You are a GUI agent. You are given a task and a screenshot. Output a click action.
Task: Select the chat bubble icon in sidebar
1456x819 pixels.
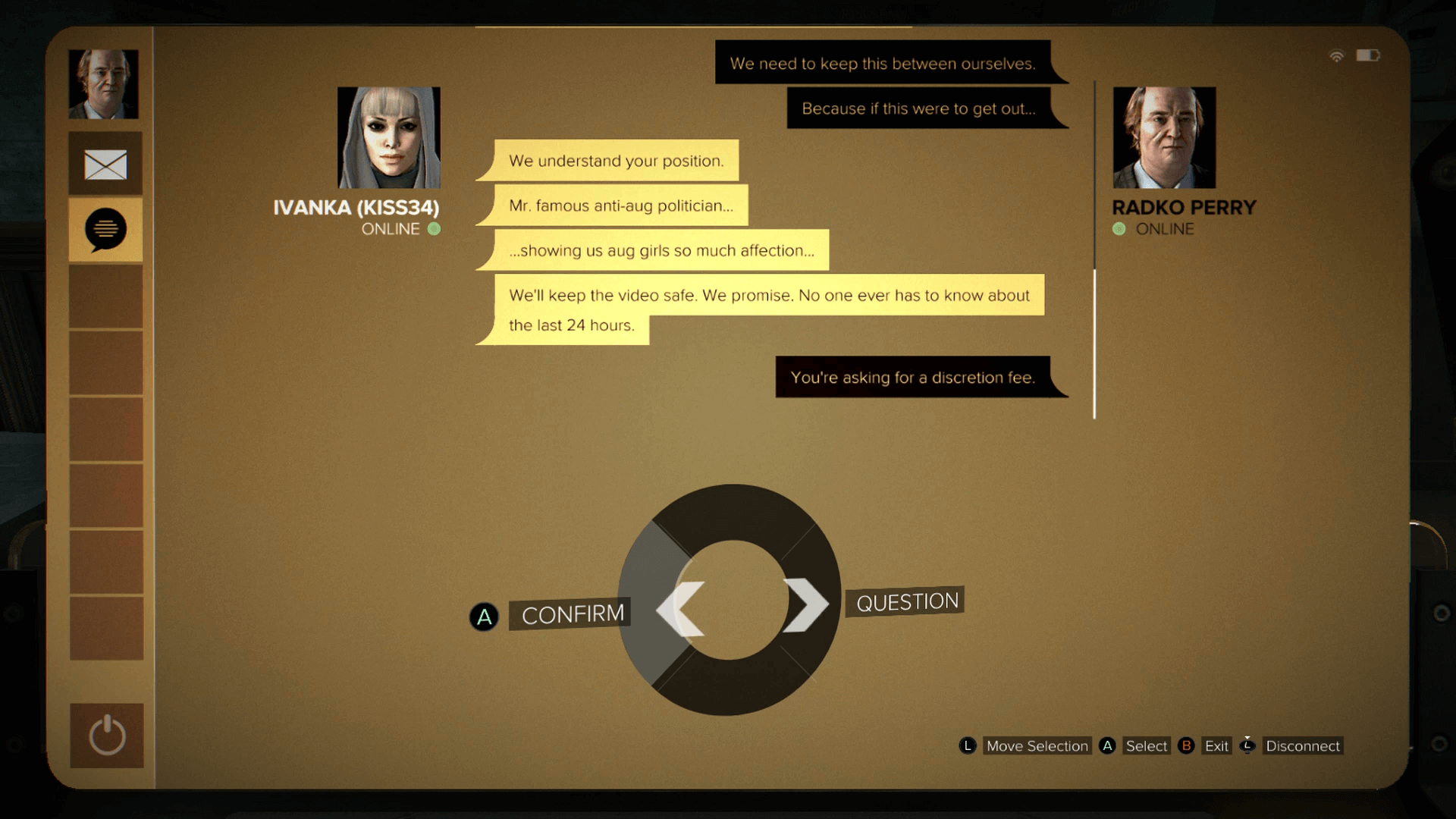pyautogui.click(x=105, y=230)
